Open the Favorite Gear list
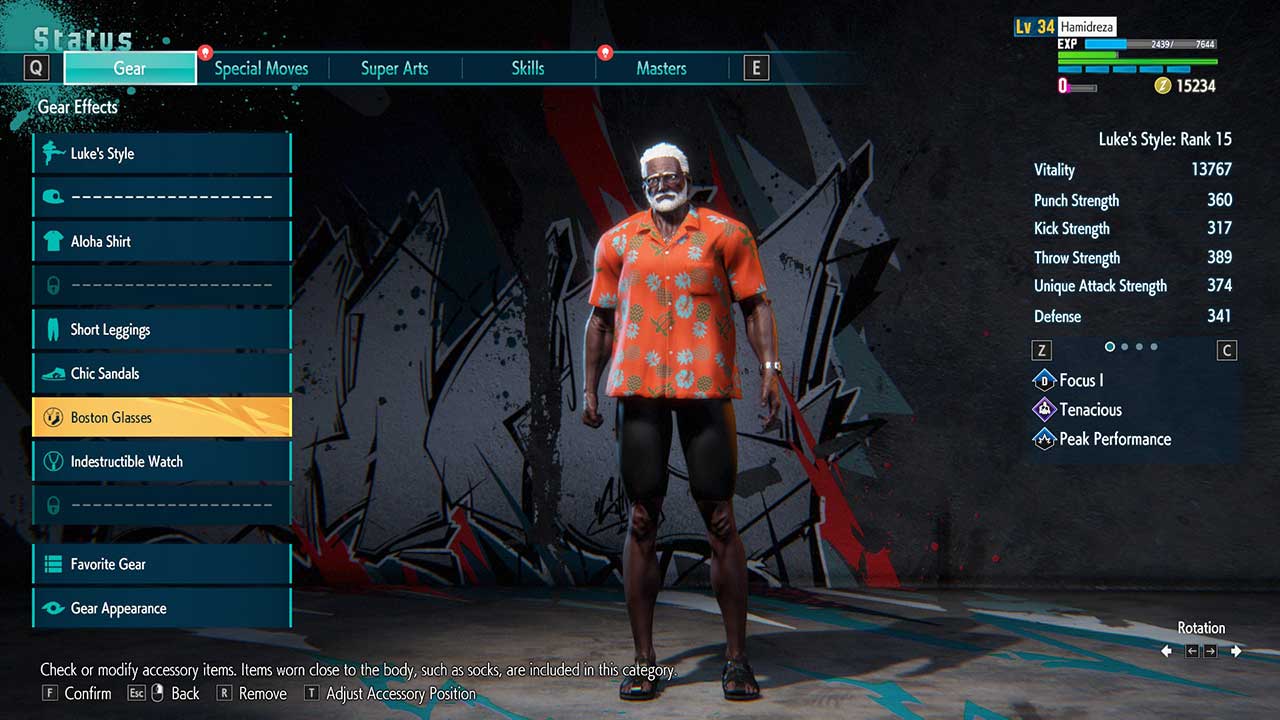This screenshot has height=720, width=1280. click(162, 564)
